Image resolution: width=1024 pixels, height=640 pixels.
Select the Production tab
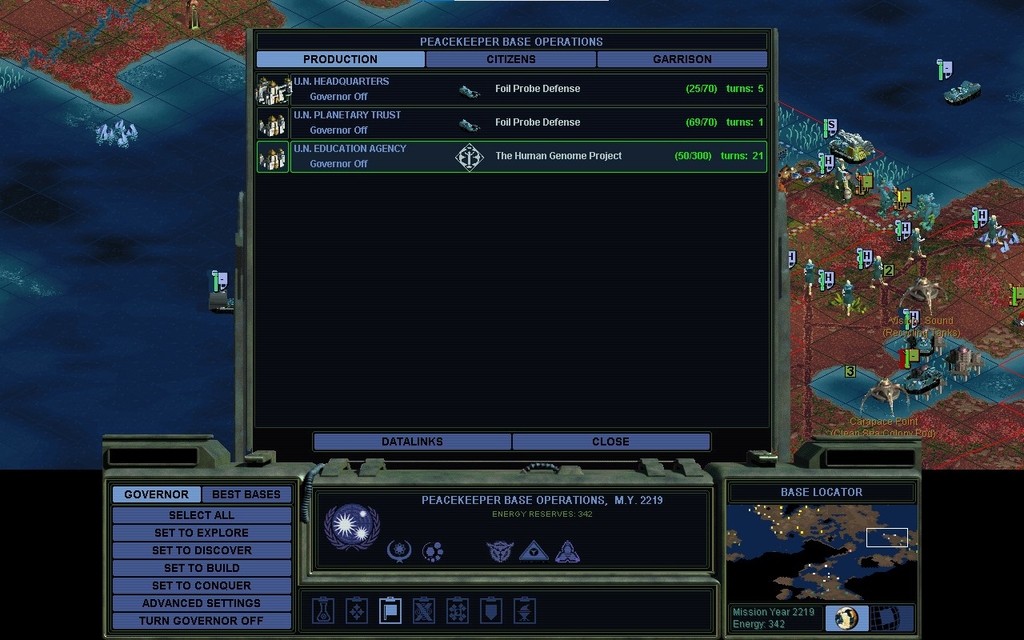(340, 59)
